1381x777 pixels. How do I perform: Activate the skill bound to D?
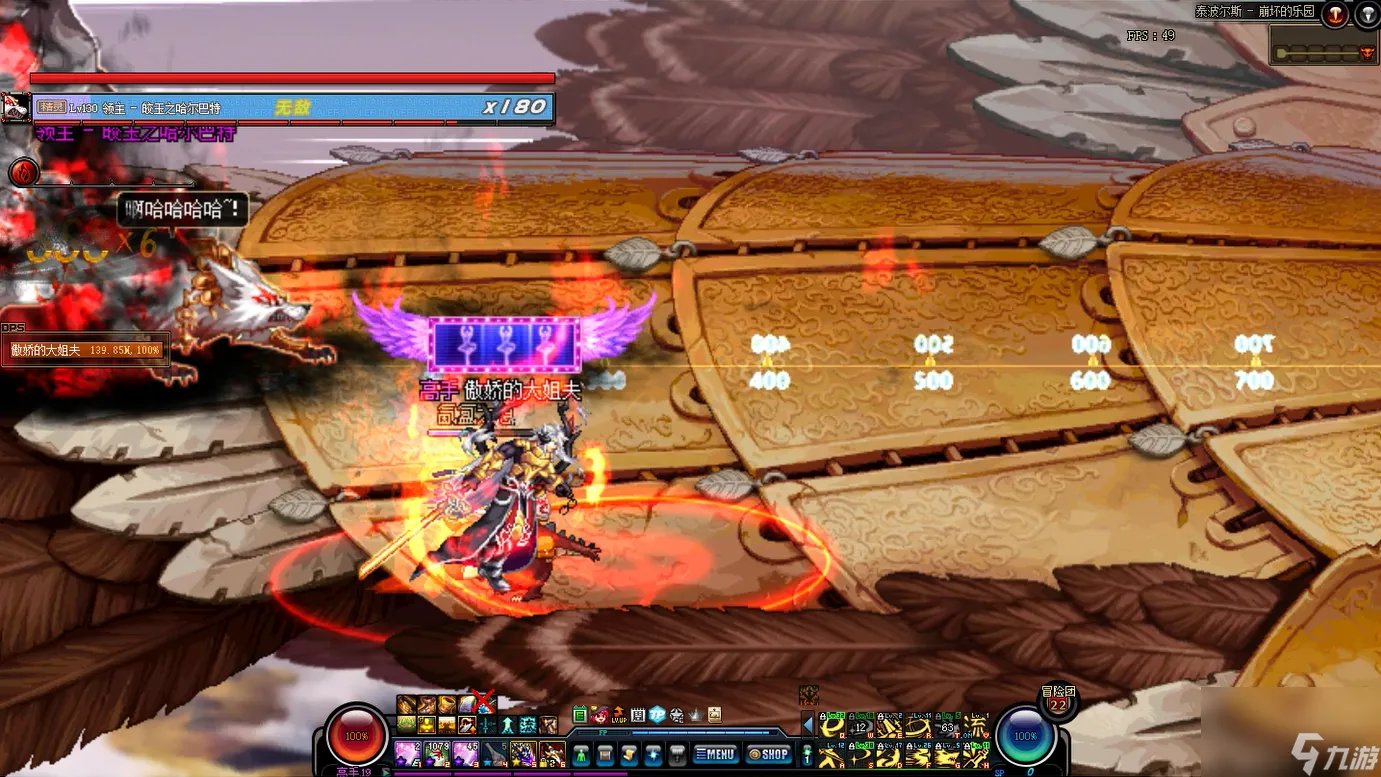click(888, 755)
